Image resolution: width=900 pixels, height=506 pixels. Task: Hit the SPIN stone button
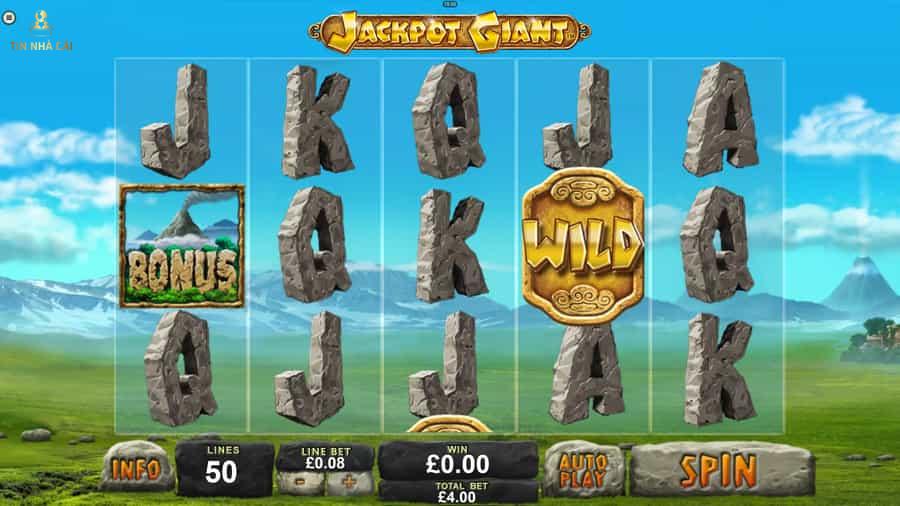coord(719,468)
